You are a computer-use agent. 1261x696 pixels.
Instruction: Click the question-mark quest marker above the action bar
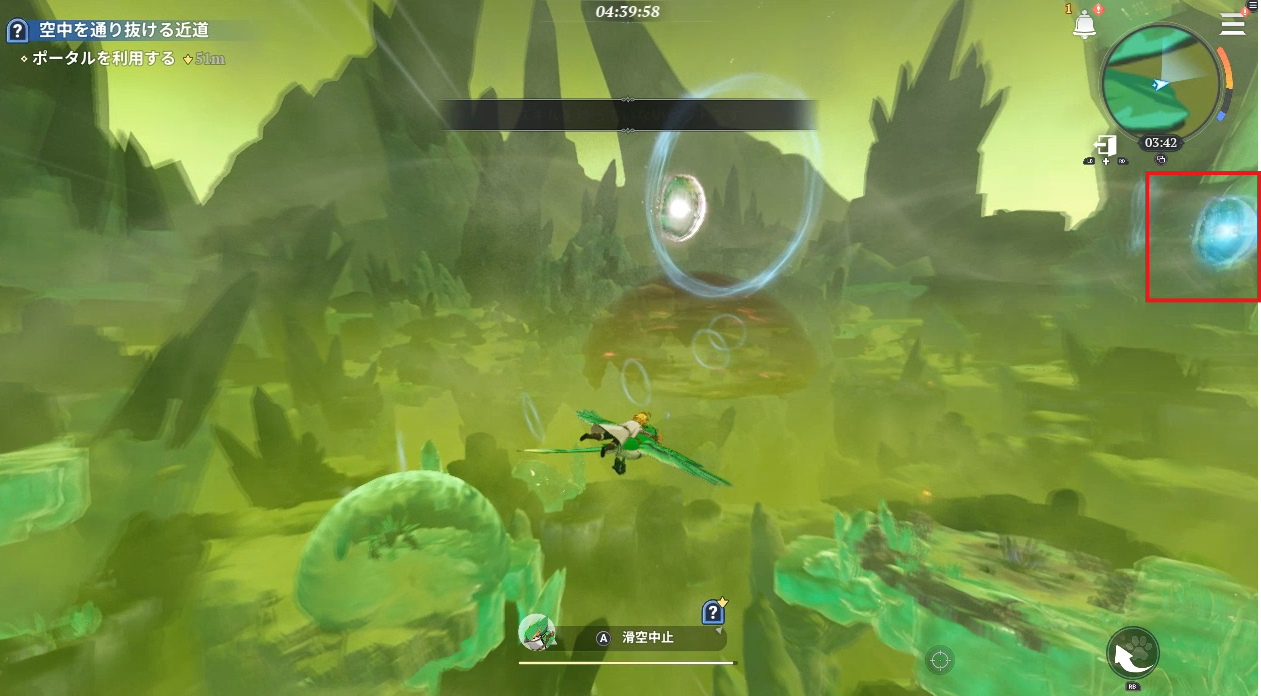coord(713,611)
